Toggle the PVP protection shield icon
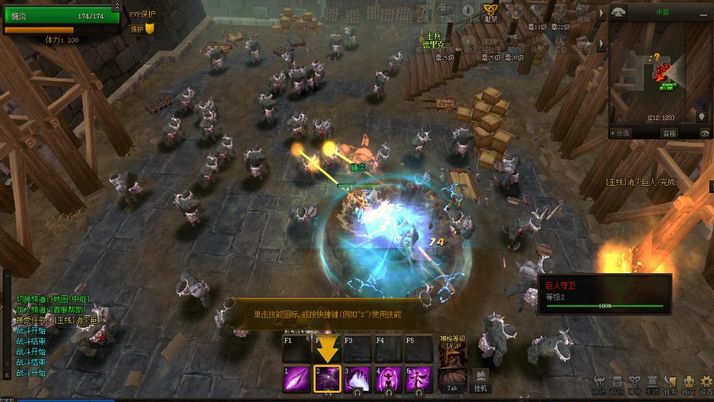Image resolution: width=714 pixels, height=402 pixels. click(150, 29)
